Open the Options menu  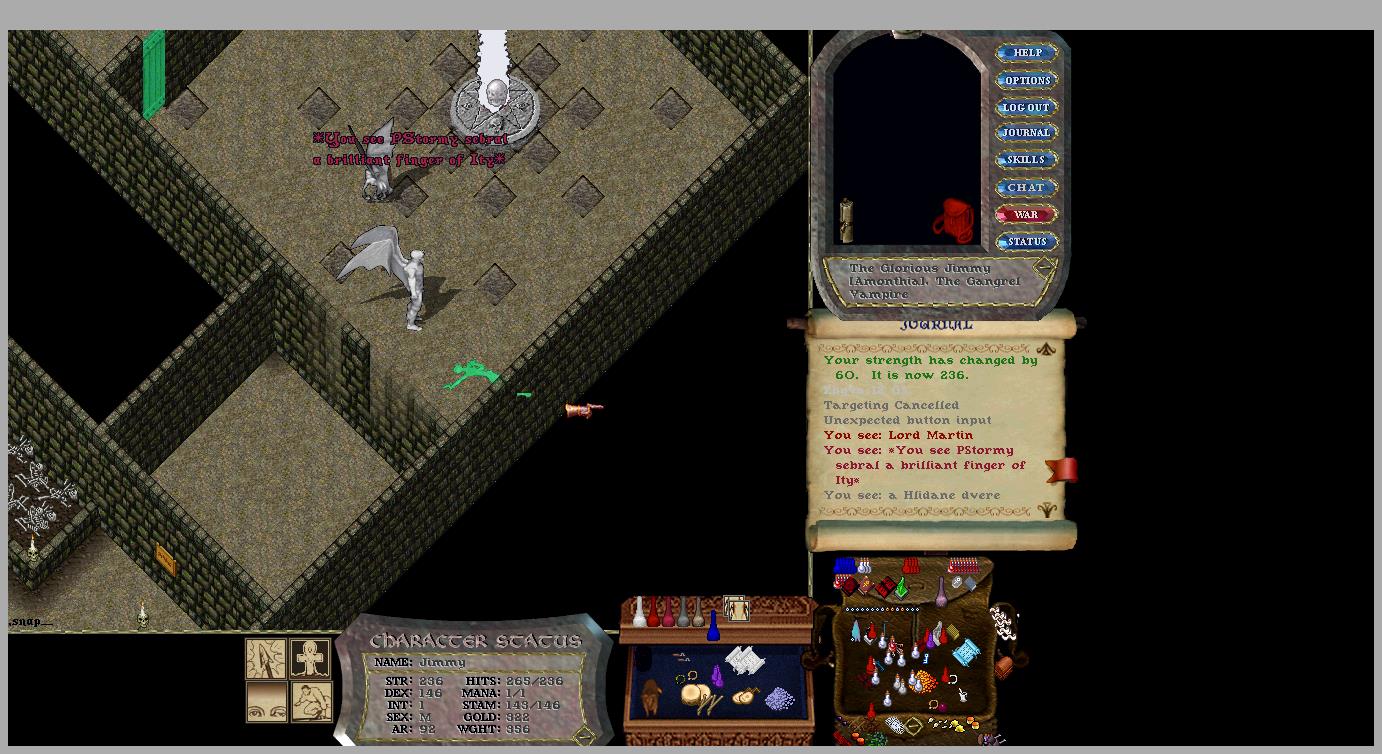[x=1027, y=80]
